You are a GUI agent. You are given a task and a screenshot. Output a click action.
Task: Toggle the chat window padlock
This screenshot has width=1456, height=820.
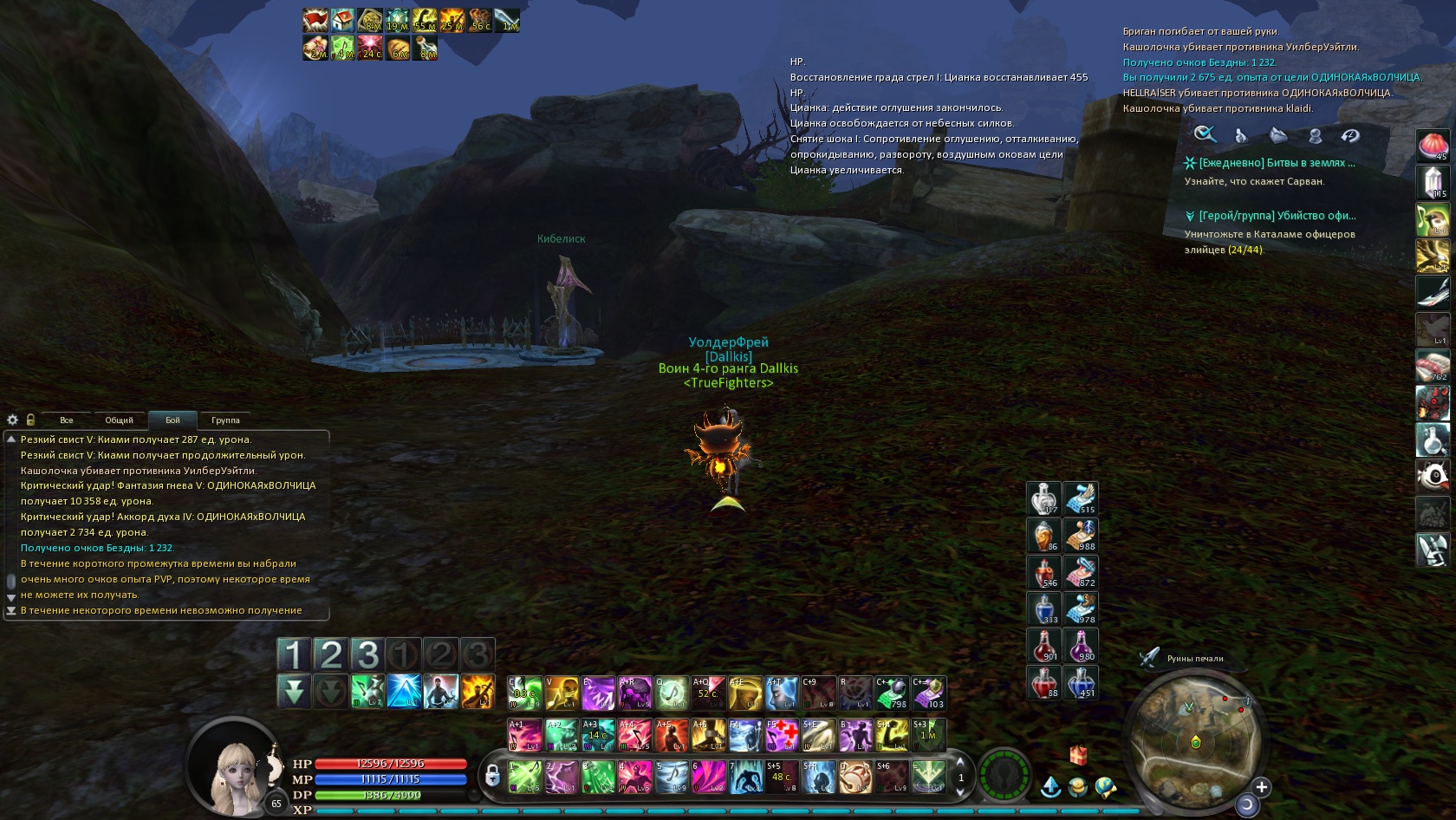tap(30, 420)
